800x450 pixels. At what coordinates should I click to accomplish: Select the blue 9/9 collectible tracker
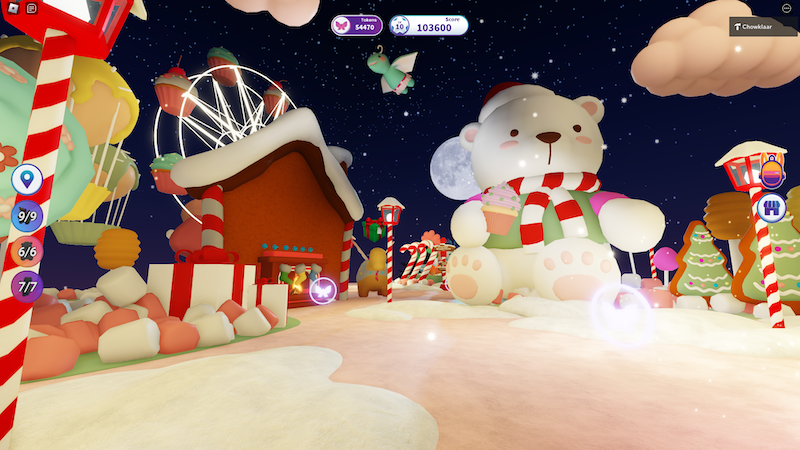coord(27,216)
